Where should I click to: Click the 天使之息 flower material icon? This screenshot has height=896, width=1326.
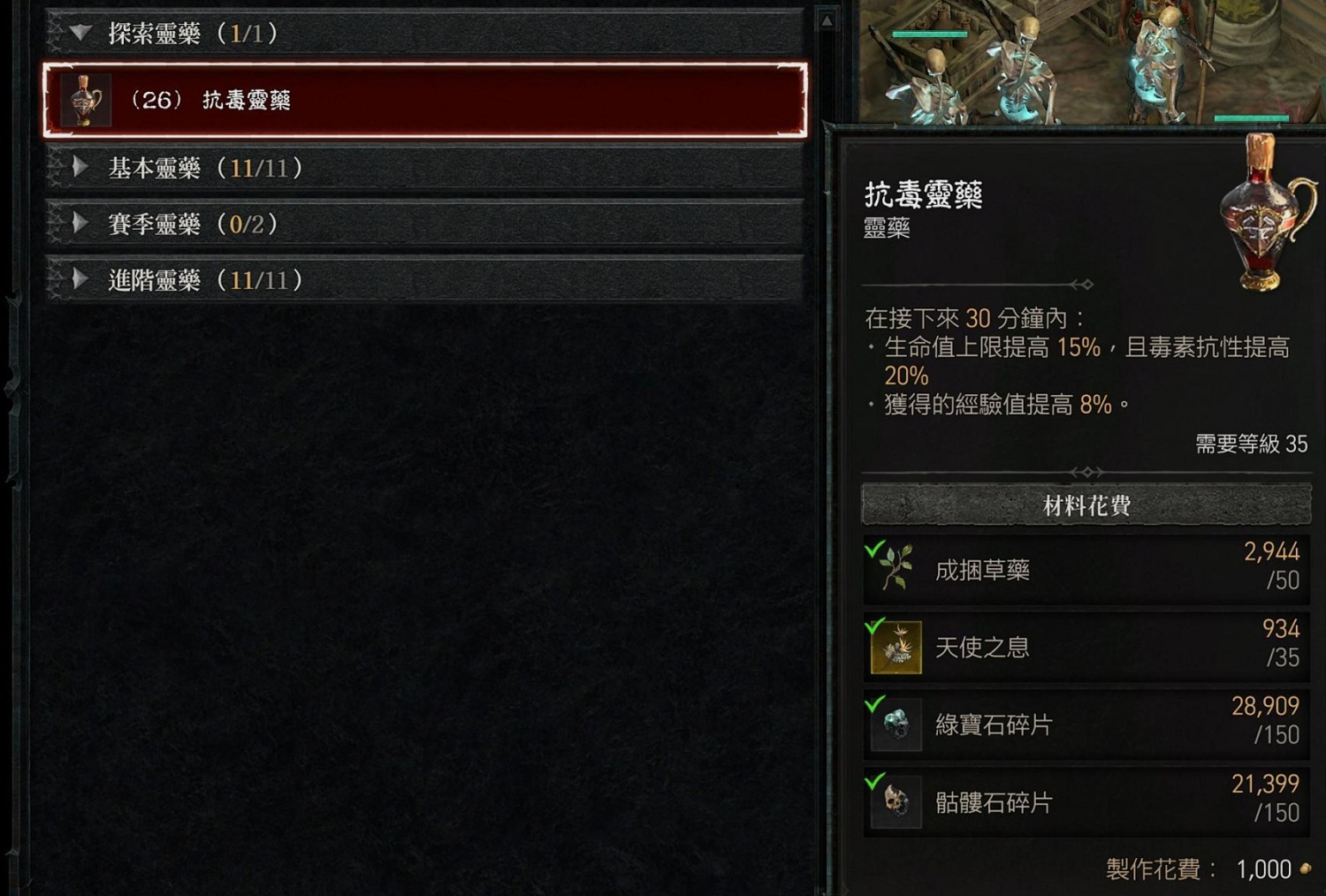pyautogui.click(x=895, y=646)
